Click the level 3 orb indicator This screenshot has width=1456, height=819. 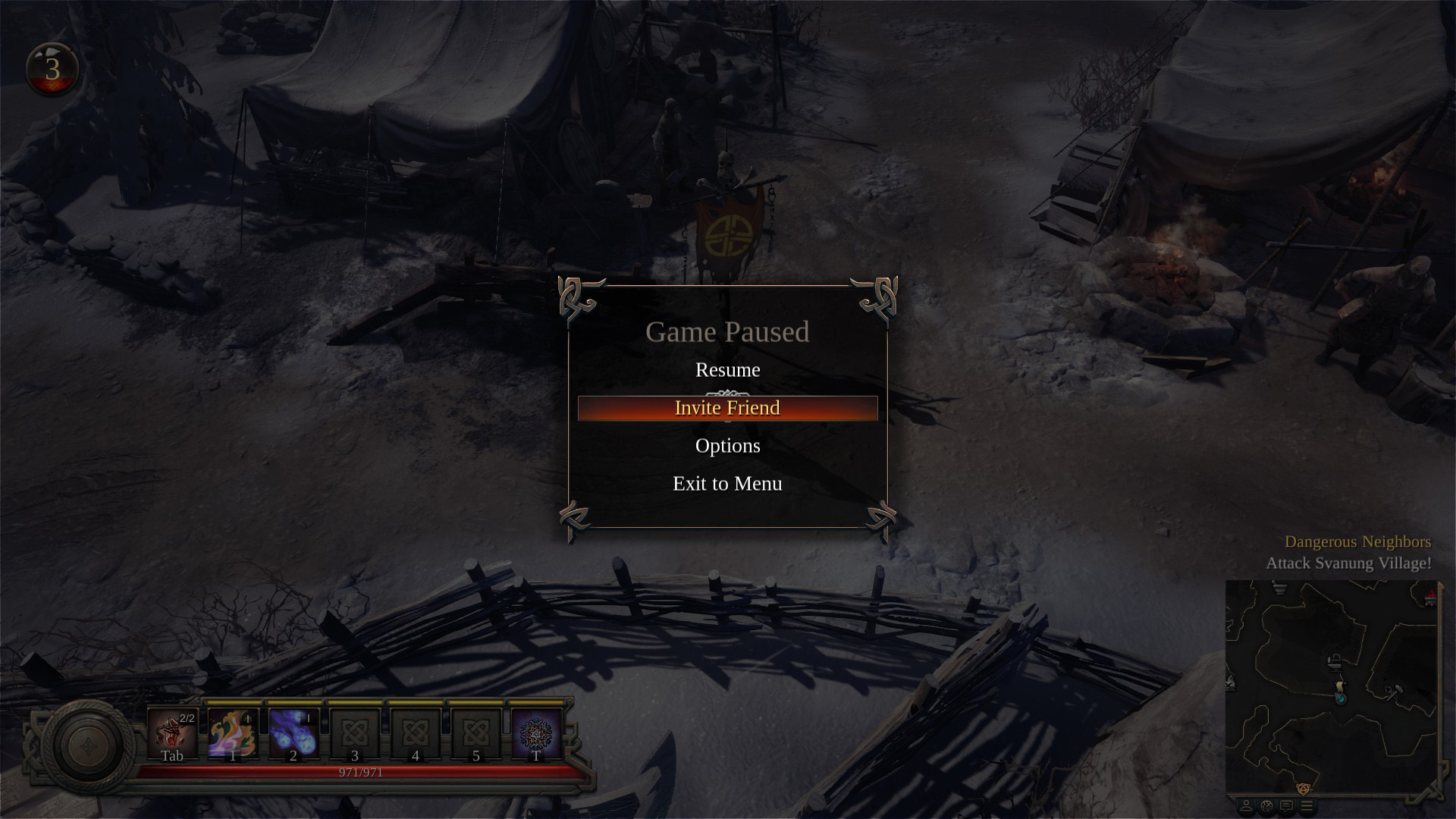[x=52, y=69]
